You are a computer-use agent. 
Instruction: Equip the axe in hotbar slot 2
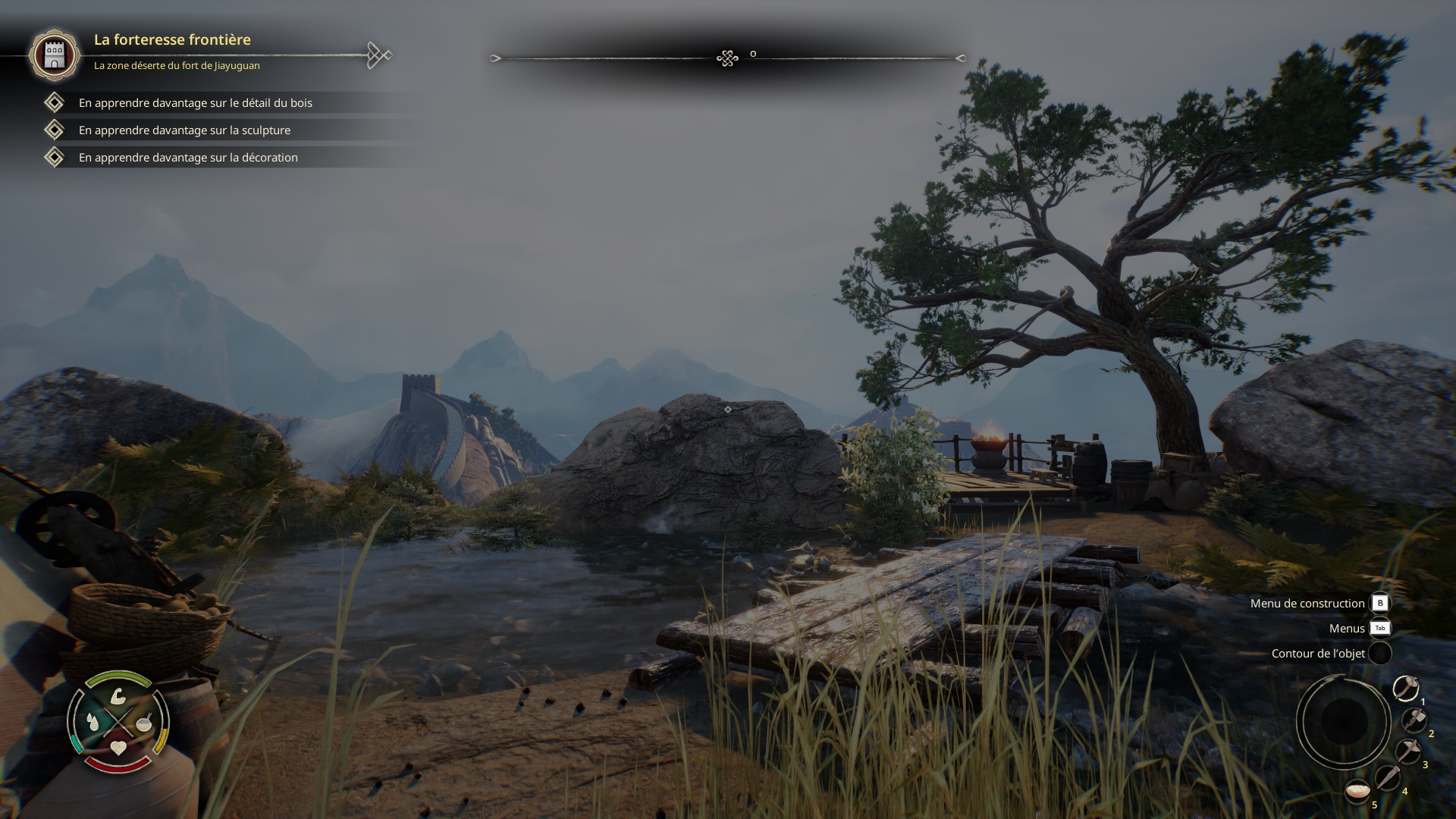pyautogui.click(x=1414, y=720)
